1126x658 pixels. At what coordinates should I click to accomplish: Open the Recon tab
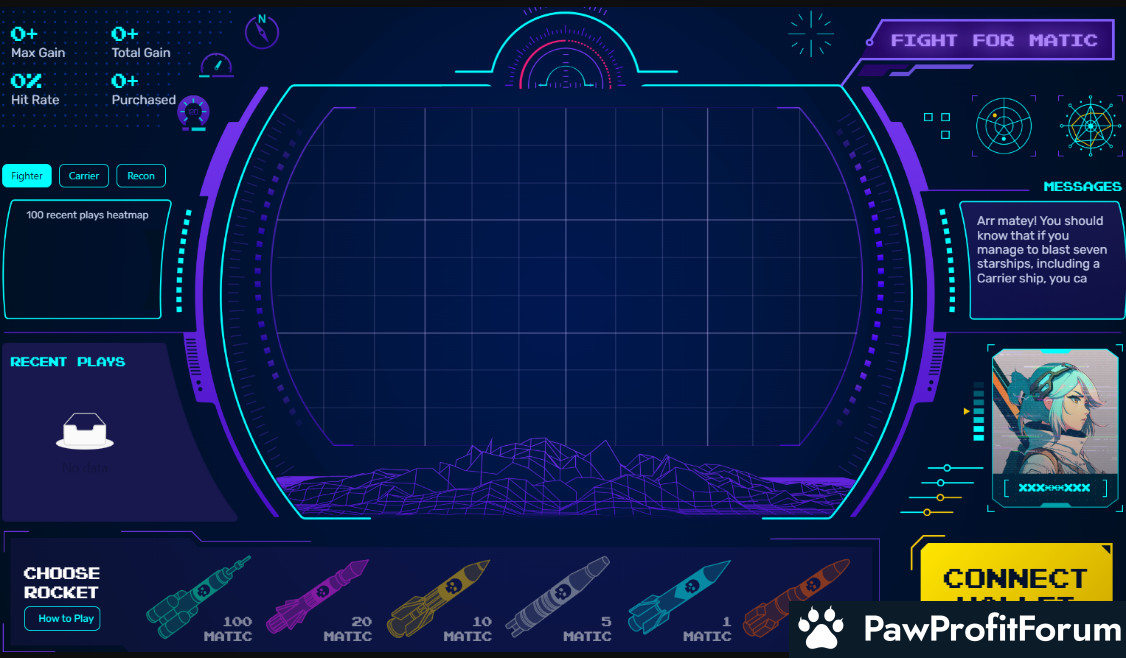tap(141, 176)
